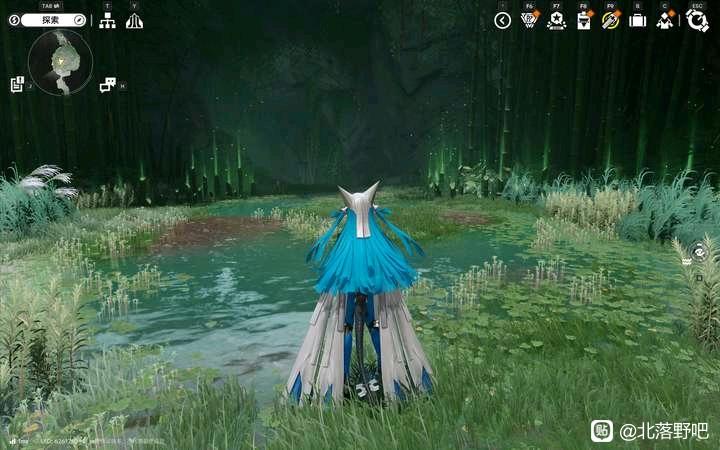Click the compass icon on the 探索 bar
Image resolution: width=720 pixels, height=450 pixels.
click(x=79, y=20)
